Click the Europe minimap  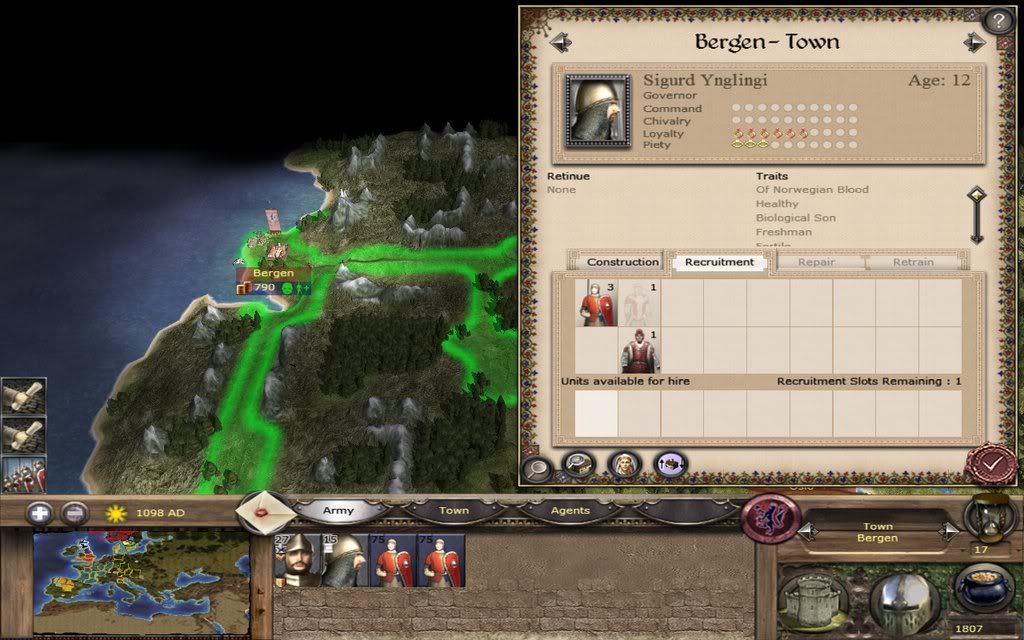point(140,582)
